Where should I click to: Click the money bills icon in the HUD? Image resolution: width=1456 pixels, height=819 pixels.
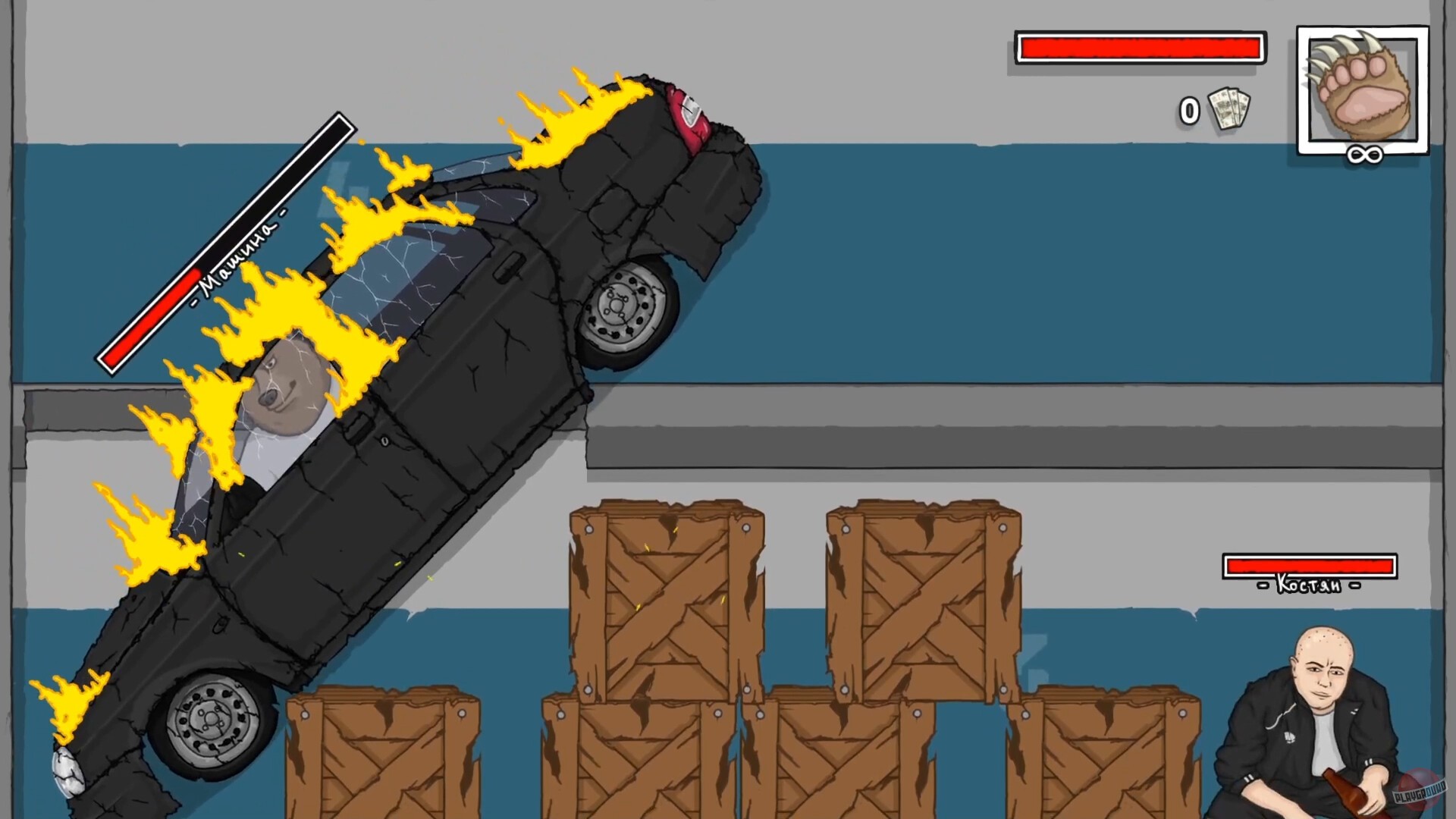1227,108
